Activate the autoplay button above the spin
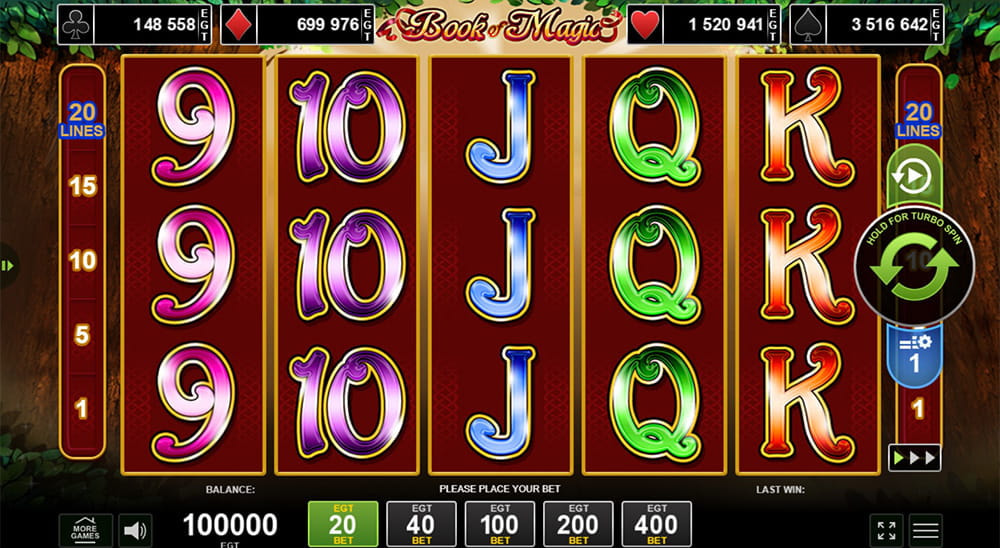This screenshot has width=1000, height=548. tap(913, 177)
